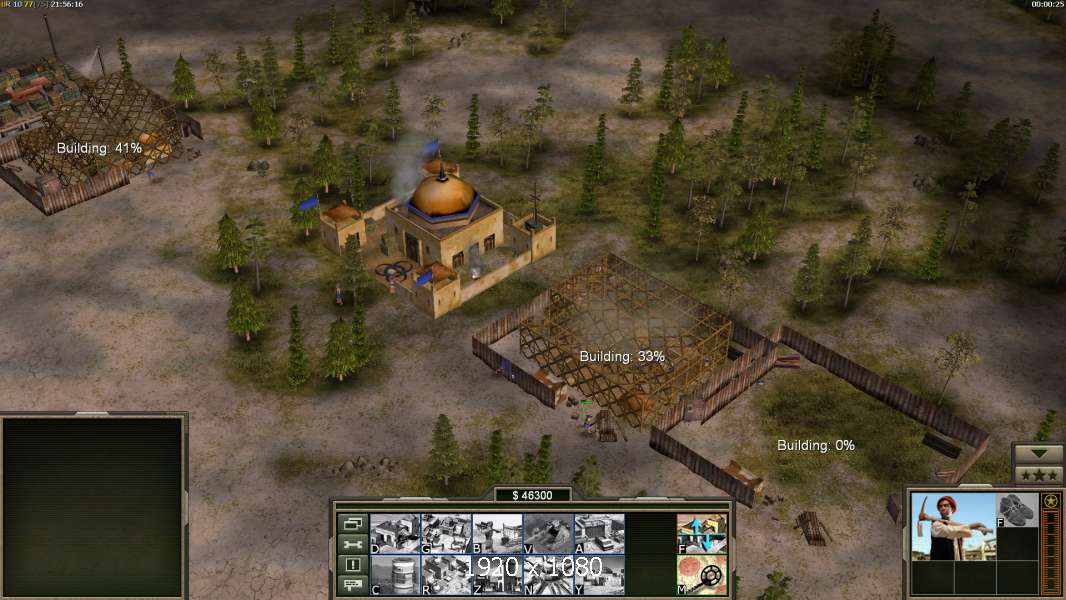Click the overlapping windows button
This screenshot has height=600, width=1066.
[352, 523]
